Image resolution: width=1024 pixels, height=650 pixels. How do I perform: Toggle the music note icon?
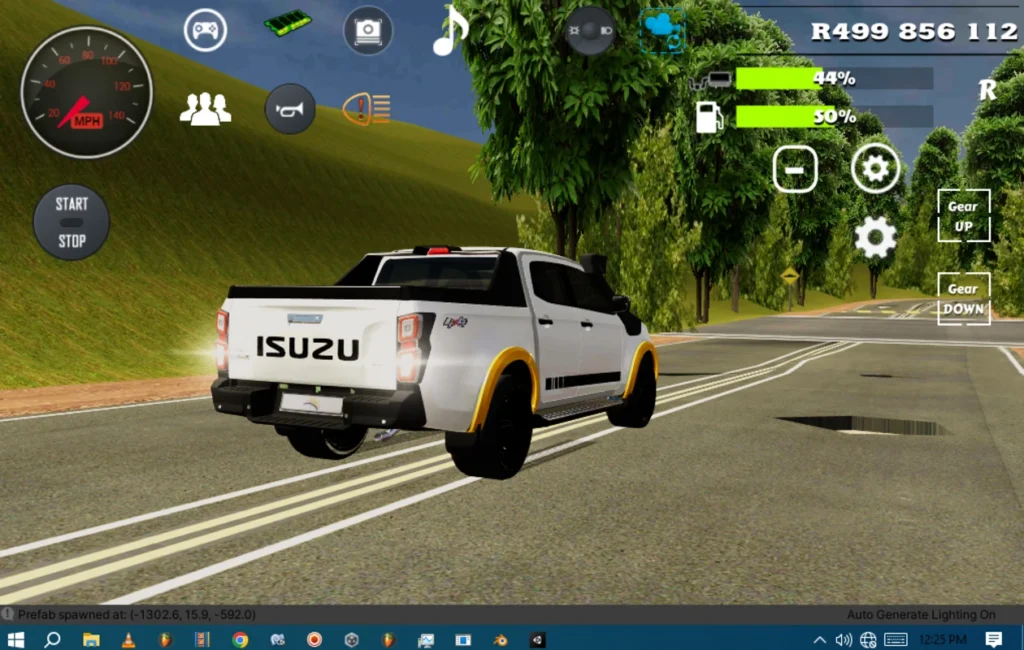(x=449, y=31)
